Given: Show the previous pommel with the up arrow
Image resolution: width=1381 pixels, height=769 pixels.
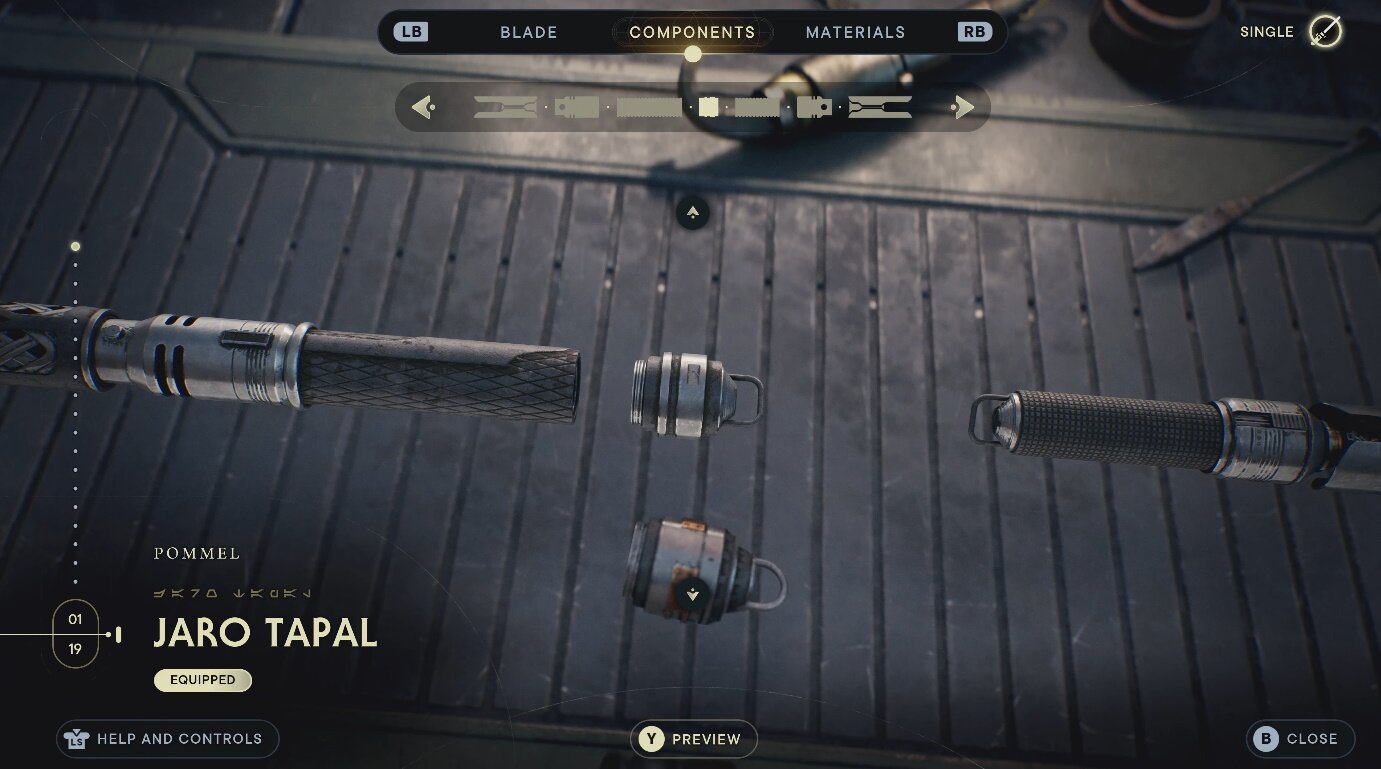Looking at the screenshot, I should [x=693, y=213].
